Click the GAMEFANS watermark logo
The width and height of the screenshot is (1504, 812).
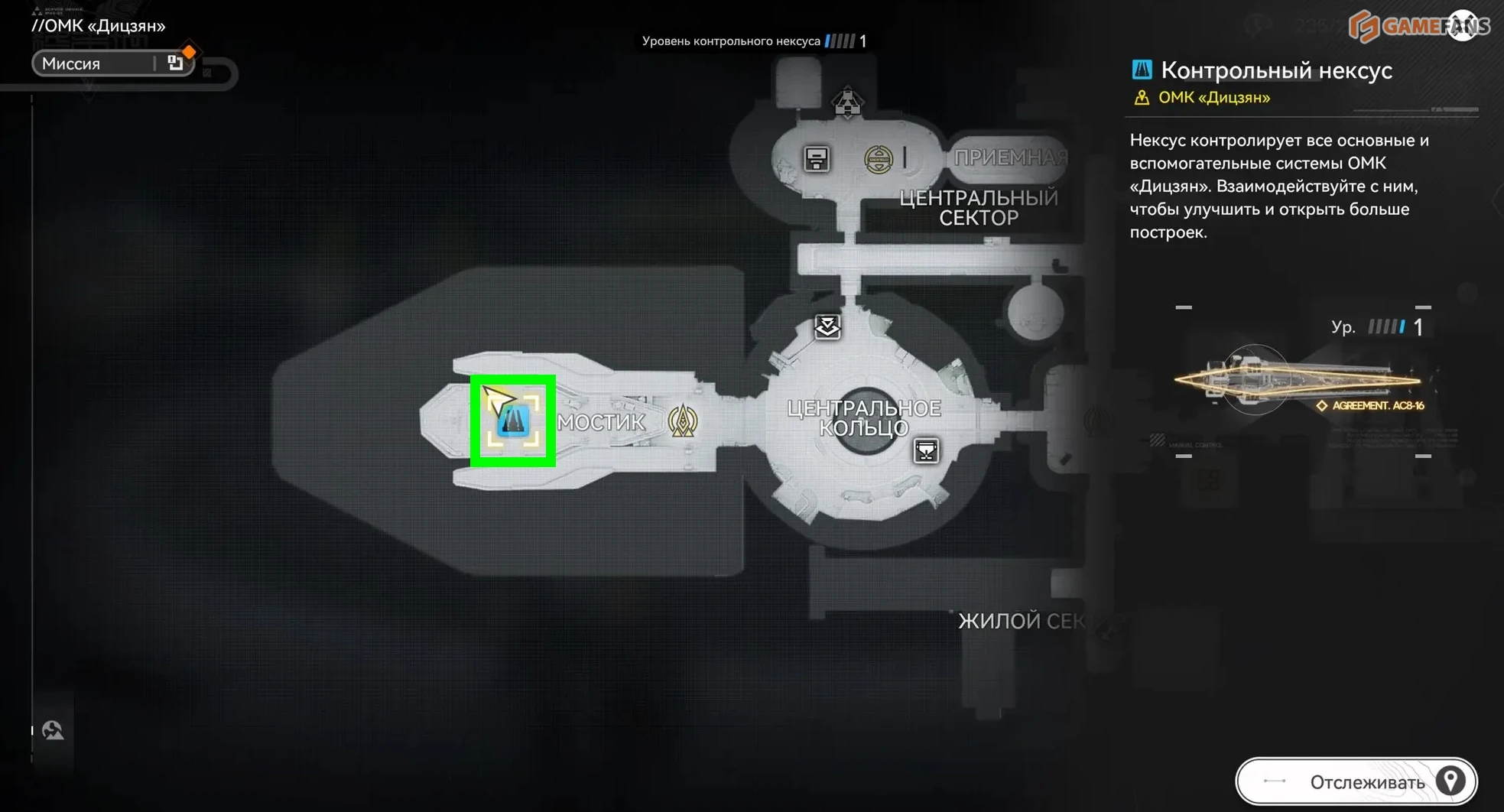pos(1418,26)
